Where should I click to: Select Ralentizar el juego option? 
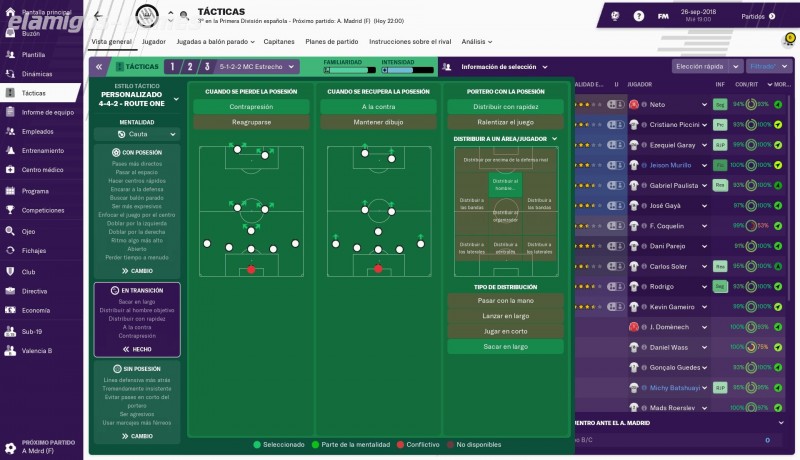[505, 122]
